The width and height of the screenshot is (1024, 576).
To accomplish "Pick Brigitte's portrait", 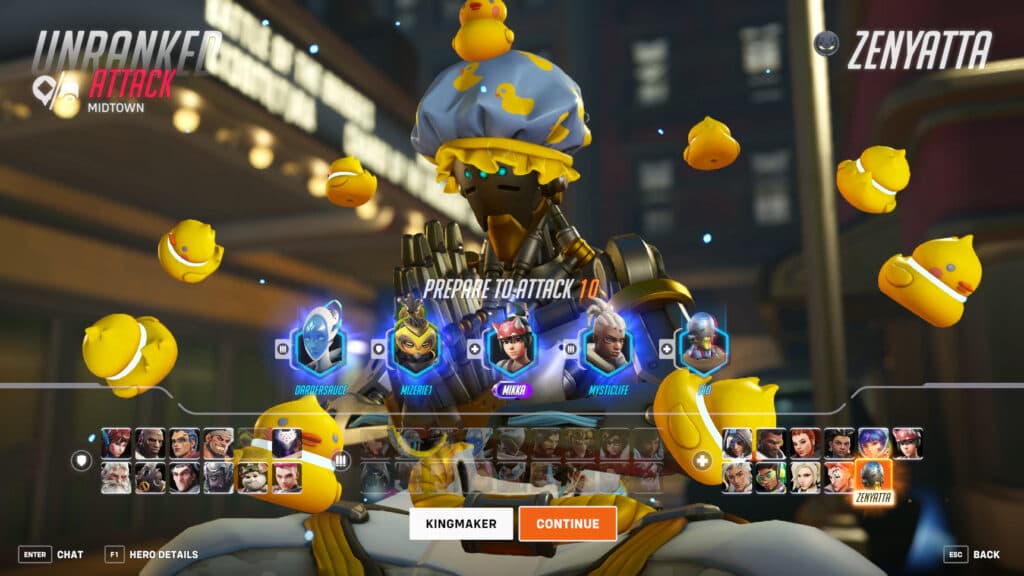I will pyautogui.click(x=804, y=443).
